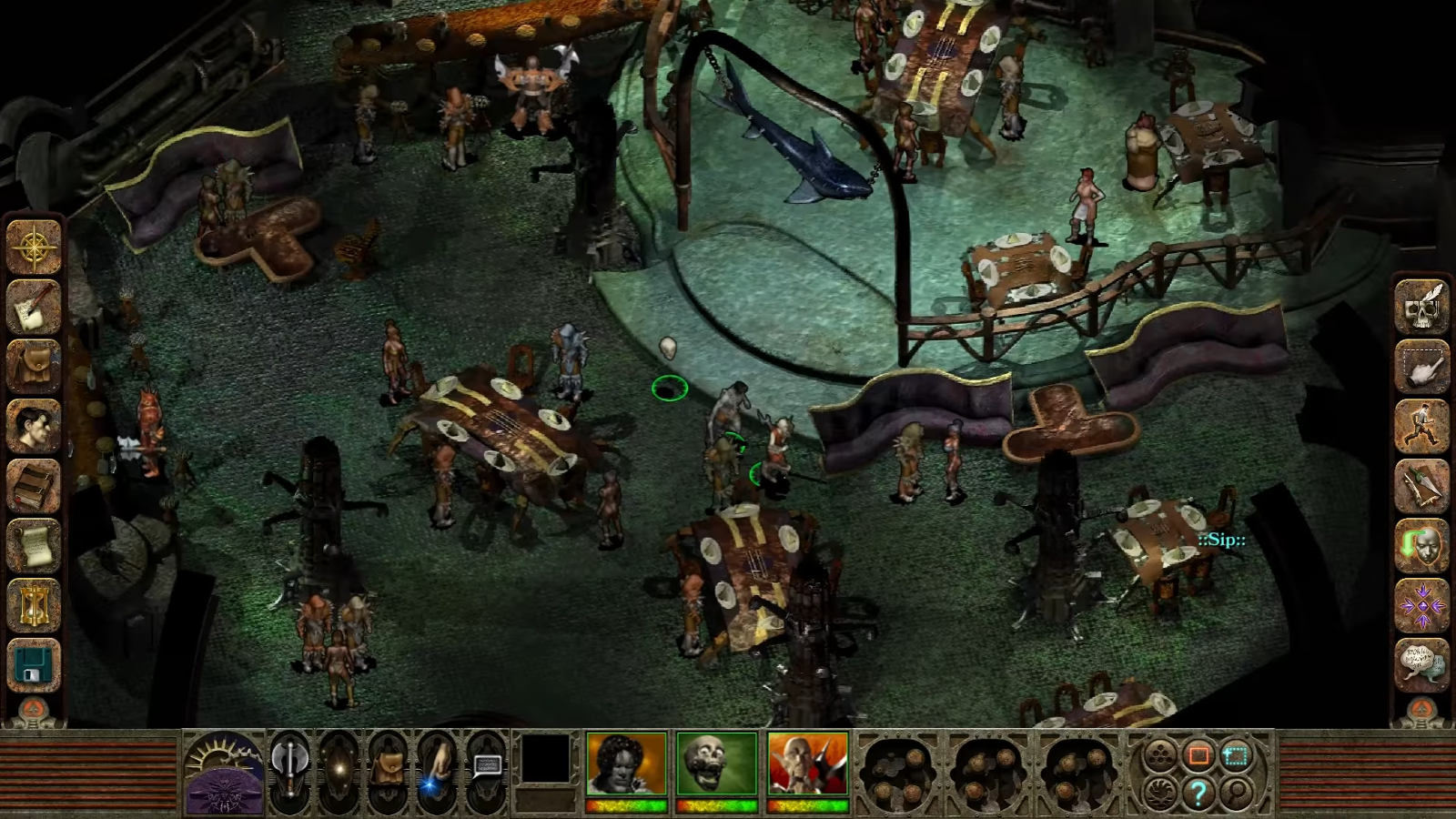The height and width of the screenshot is (819, 1456).
Task: Select Dak'kon's portrait
Action: point(808,764)
